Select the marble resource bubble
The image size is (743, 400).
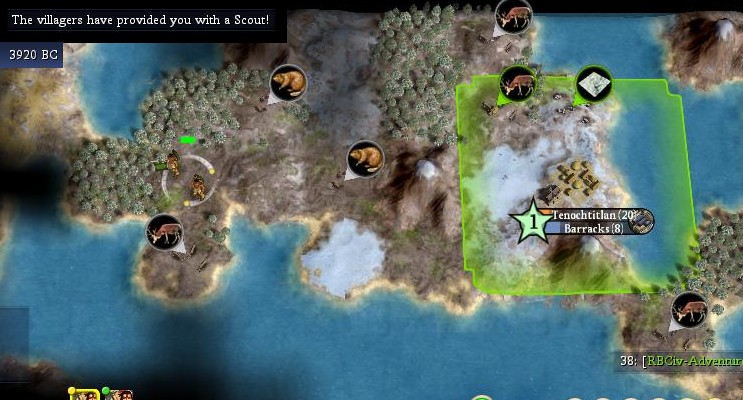pos(594,84)
